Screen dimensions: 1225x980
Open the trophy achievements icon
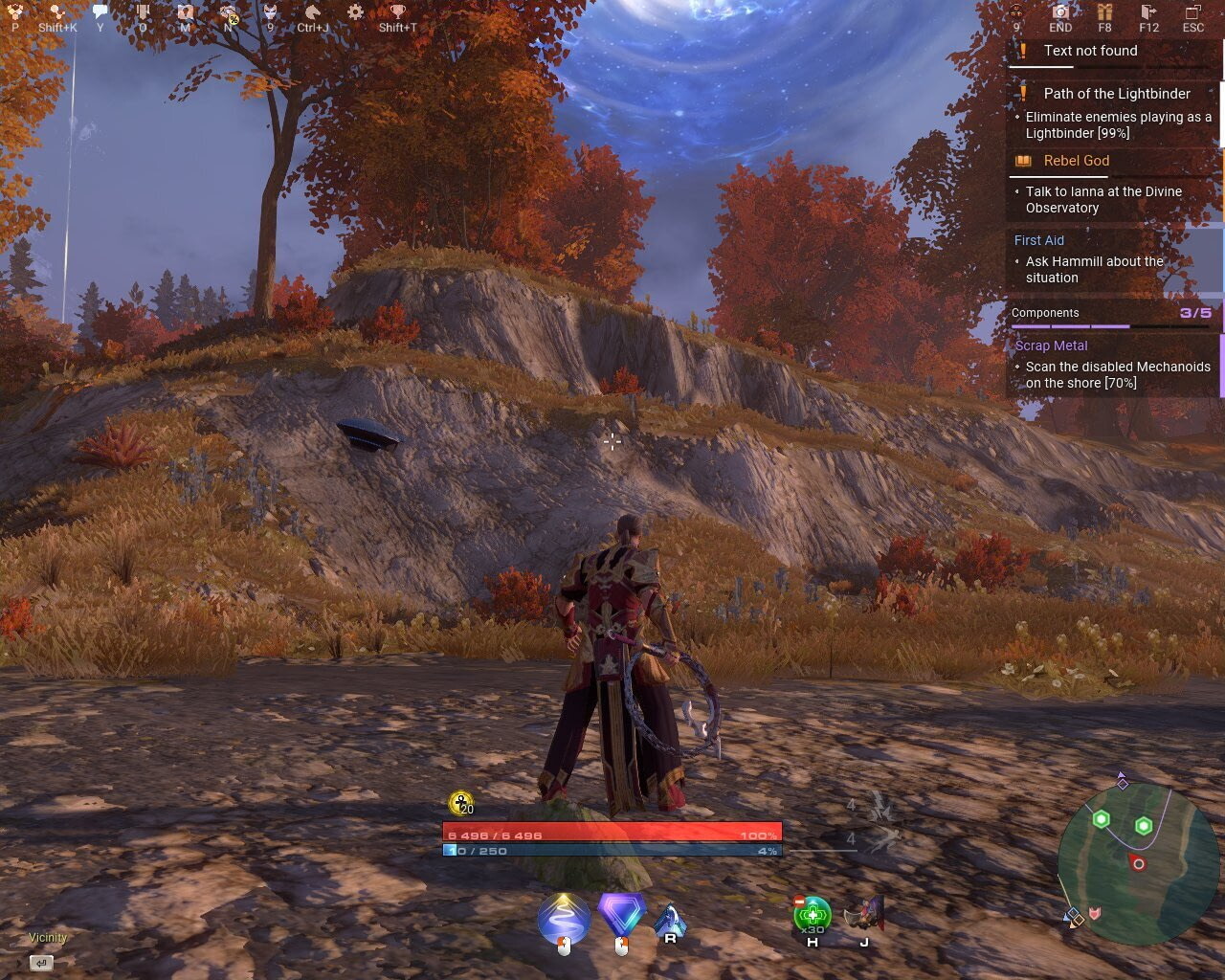(x=397, y=12)
